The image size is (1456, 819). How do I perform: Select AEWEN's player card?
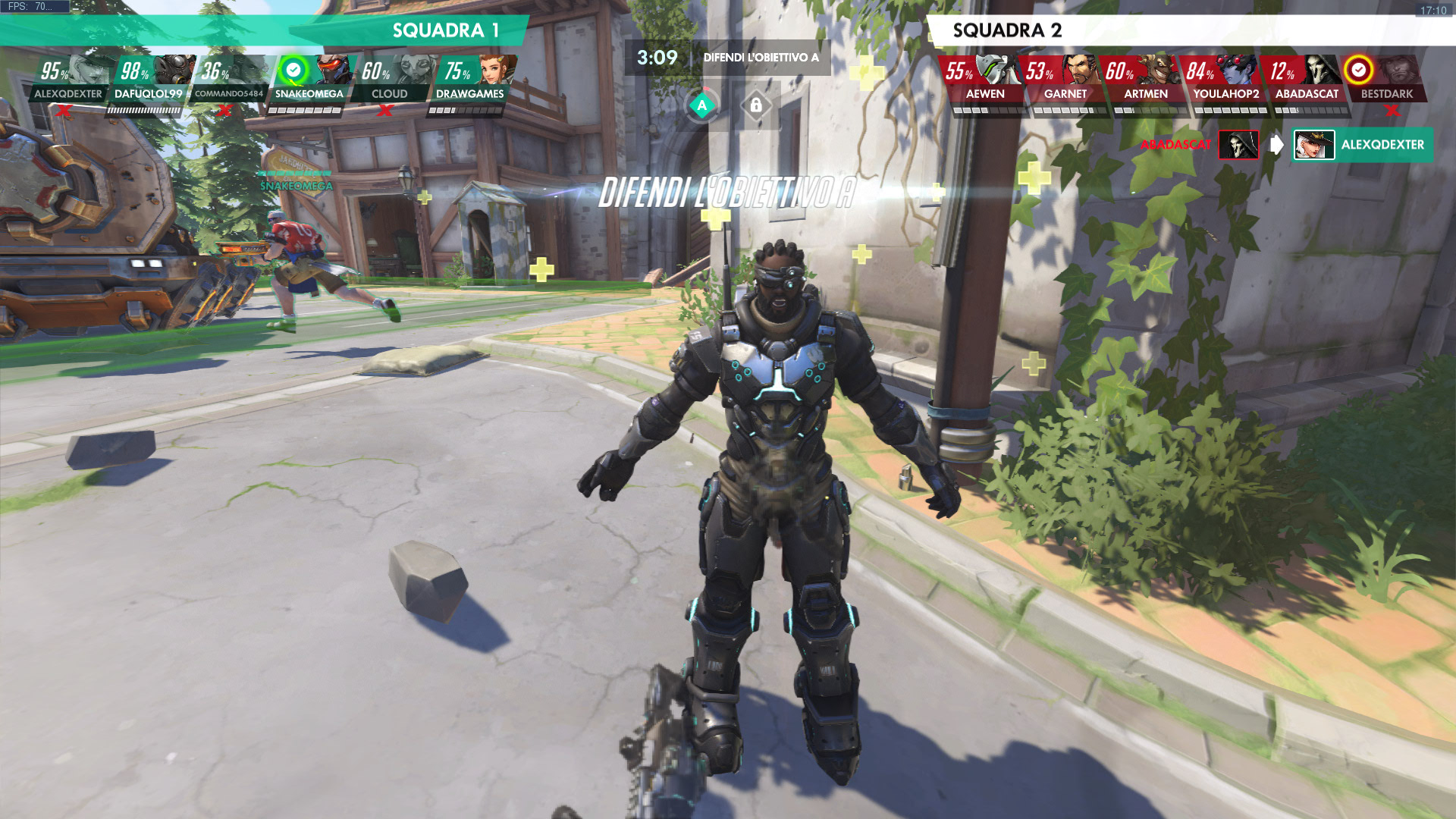coord(984,79)
